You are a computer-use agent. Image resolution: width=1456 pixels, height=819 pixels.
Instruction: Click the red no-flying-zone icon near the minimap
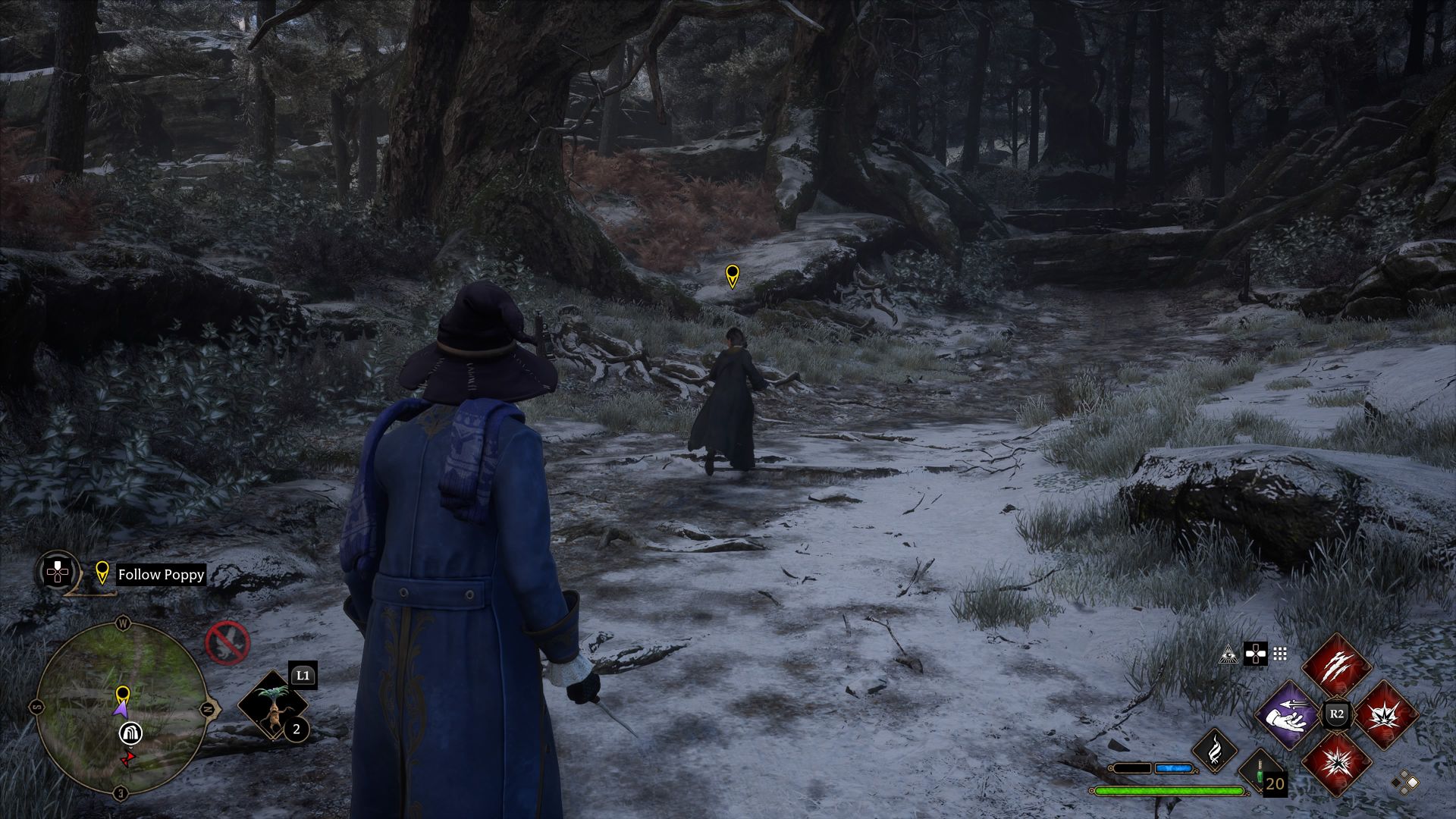[x=227, y=643]
